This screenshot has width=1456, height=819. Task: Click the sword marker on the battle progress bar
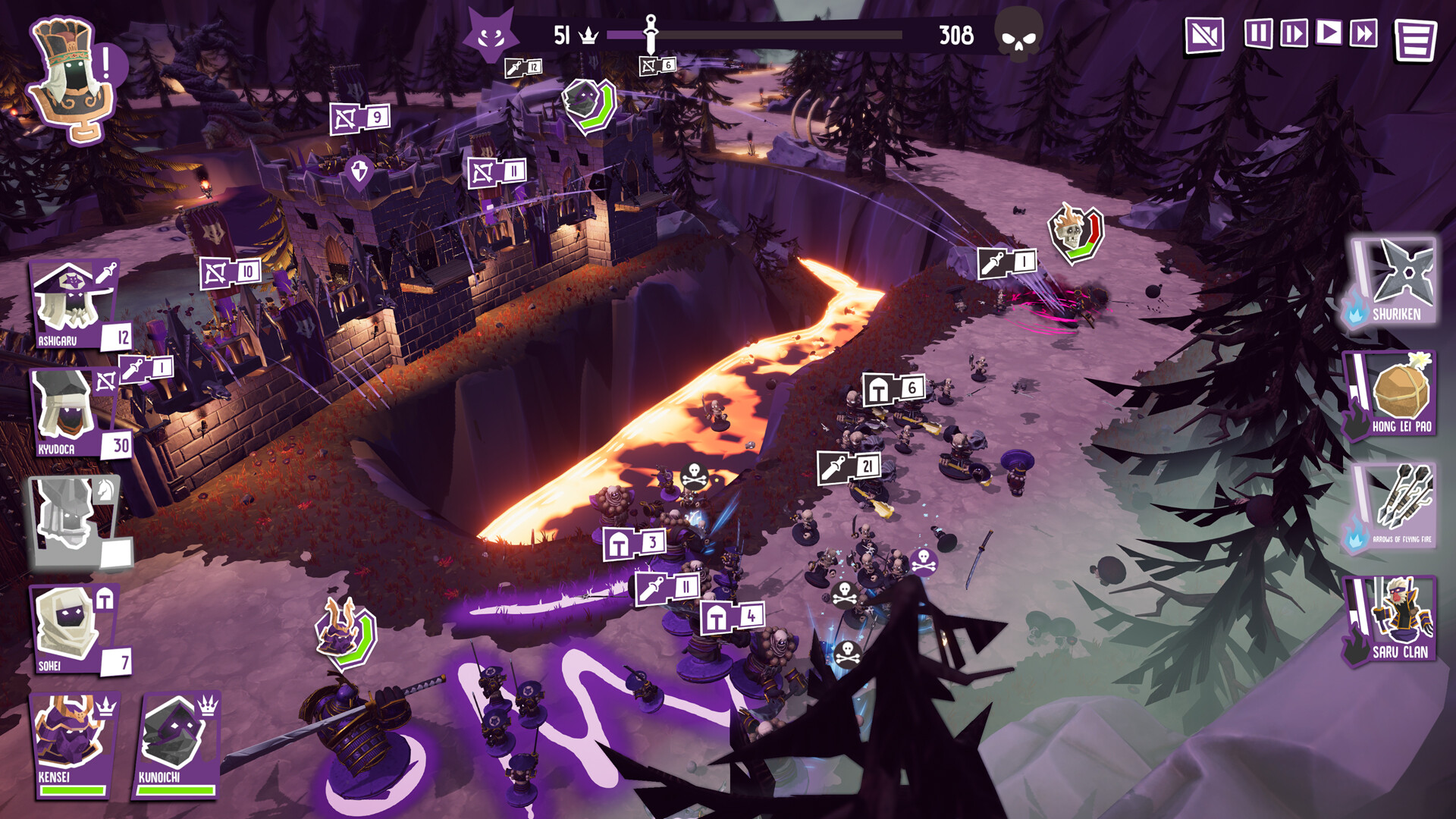(x=649, y=29)
